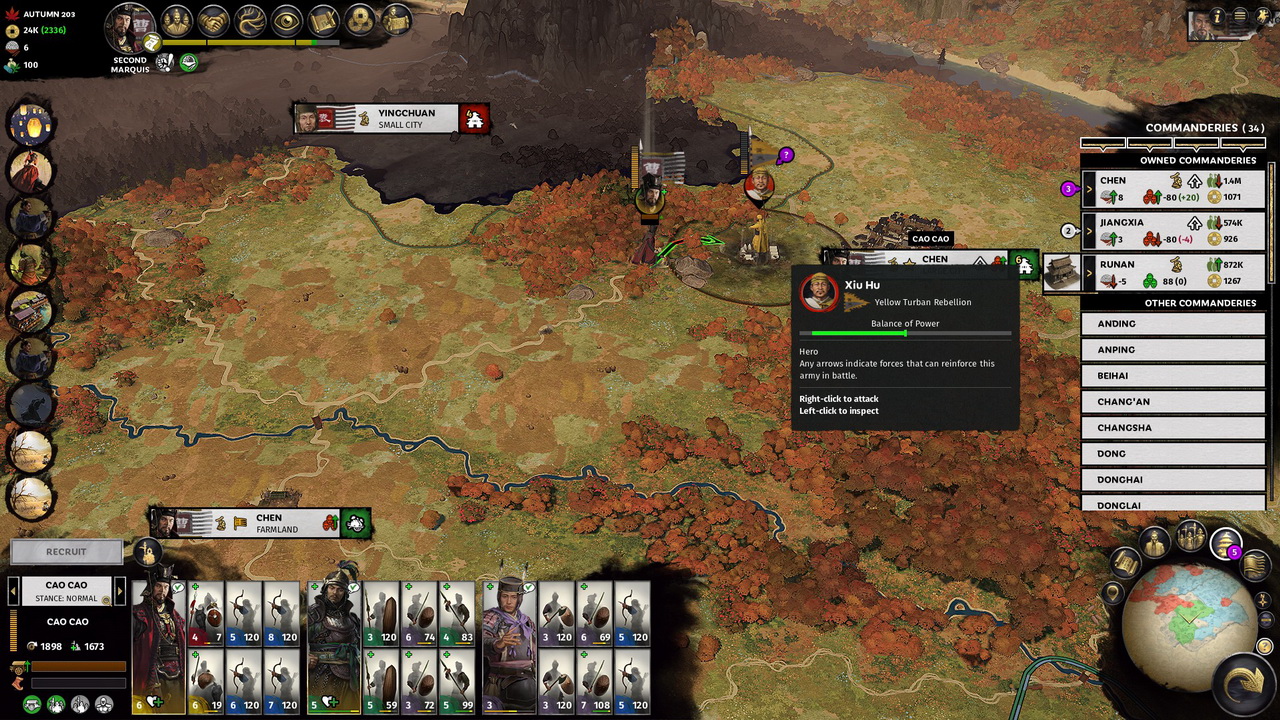This screenshot has width=1280, height=720.
Task: Expand the Jiangxia commandery row
Action: coord(1089,230)
